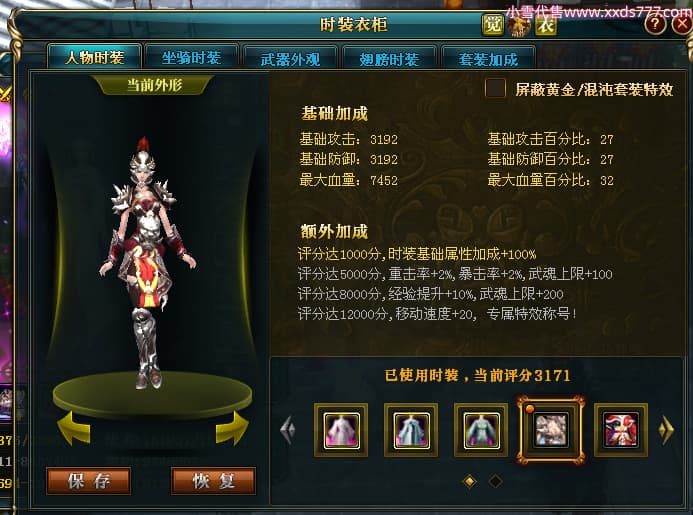
Task: Close the 时装衣柜 window
Action: pos(680,25)
